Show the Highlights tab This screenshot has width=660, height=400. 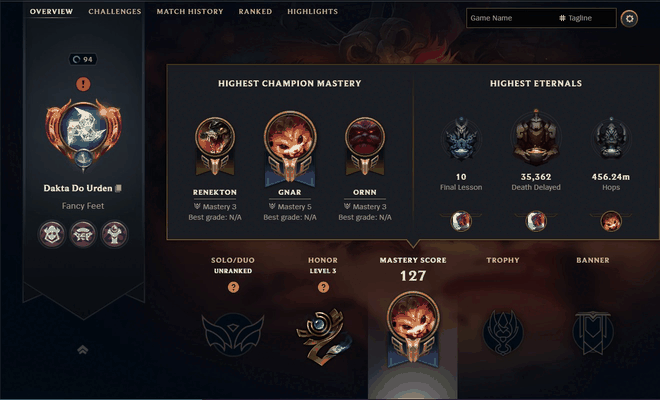click(312, 12)
